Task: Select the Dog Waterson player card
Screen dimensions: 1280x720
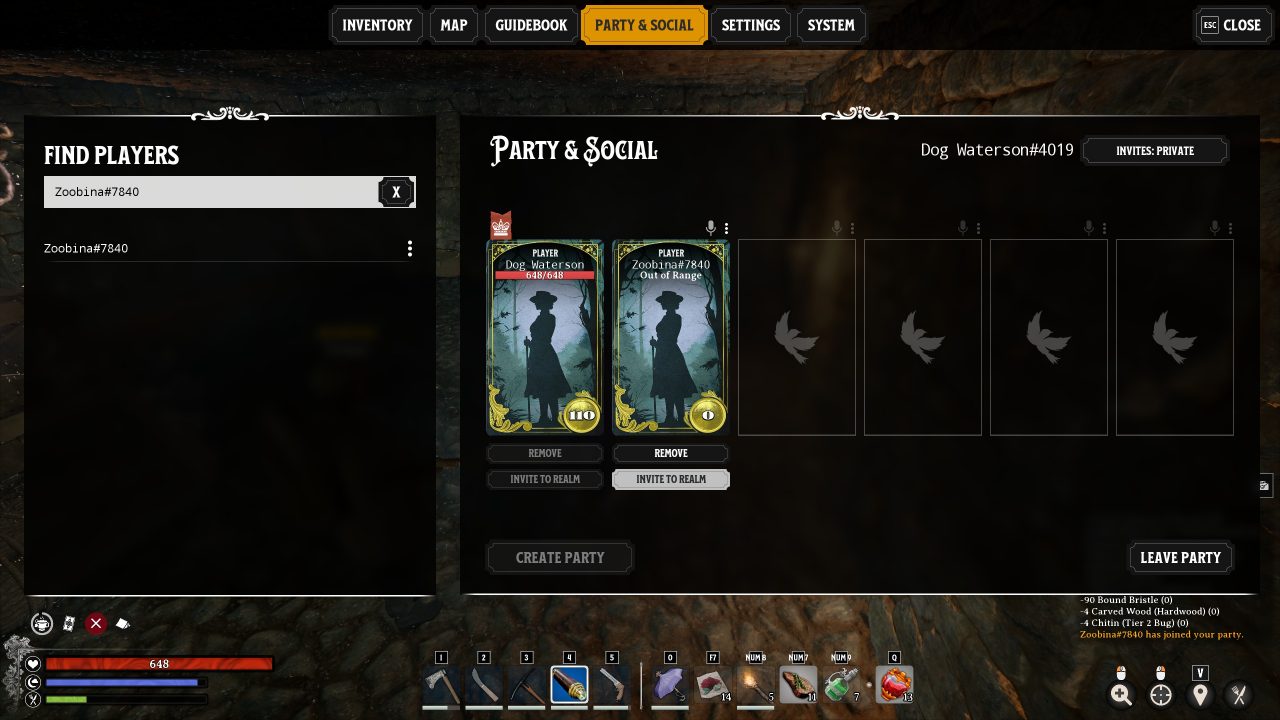Action: (545, 337)
